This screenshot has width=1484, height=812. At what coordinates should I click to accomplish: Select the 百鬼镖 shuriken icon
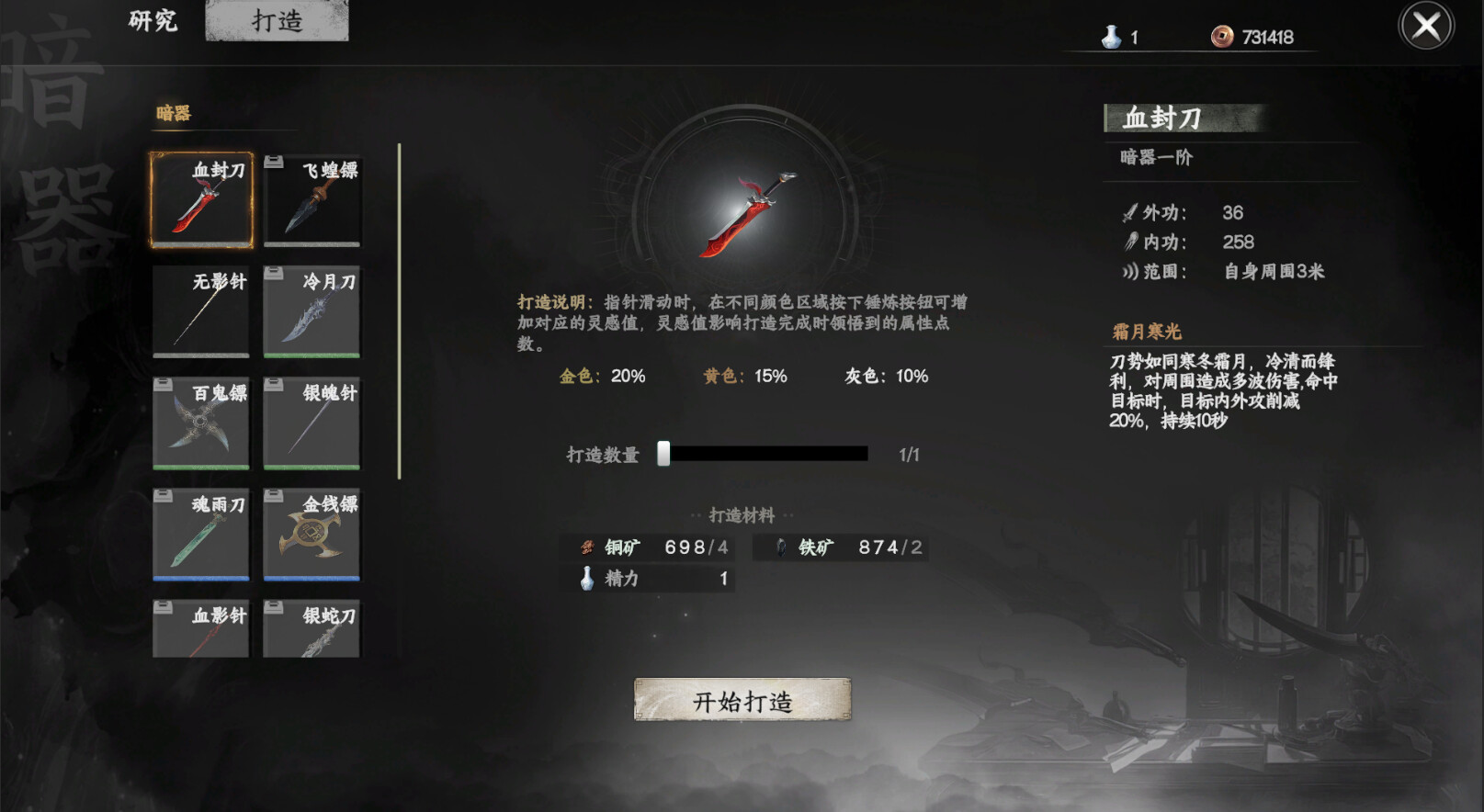[x=199, y=423]
